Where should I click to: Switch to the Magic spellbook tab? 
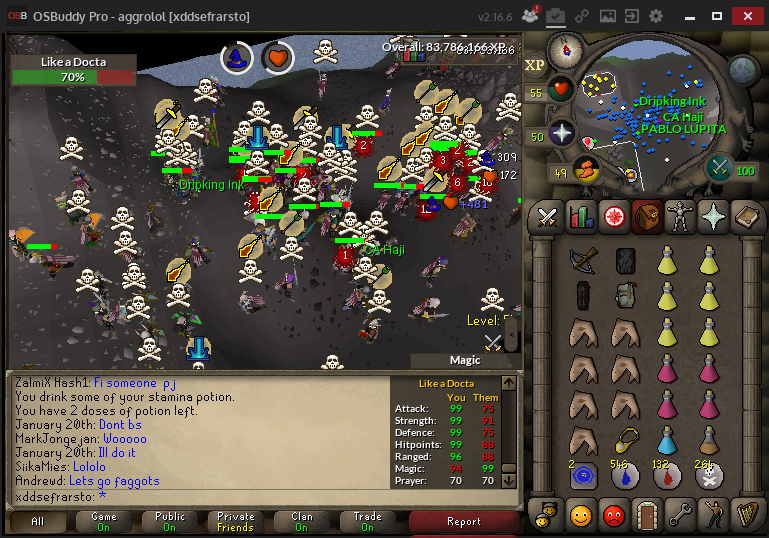coord(746,215)
